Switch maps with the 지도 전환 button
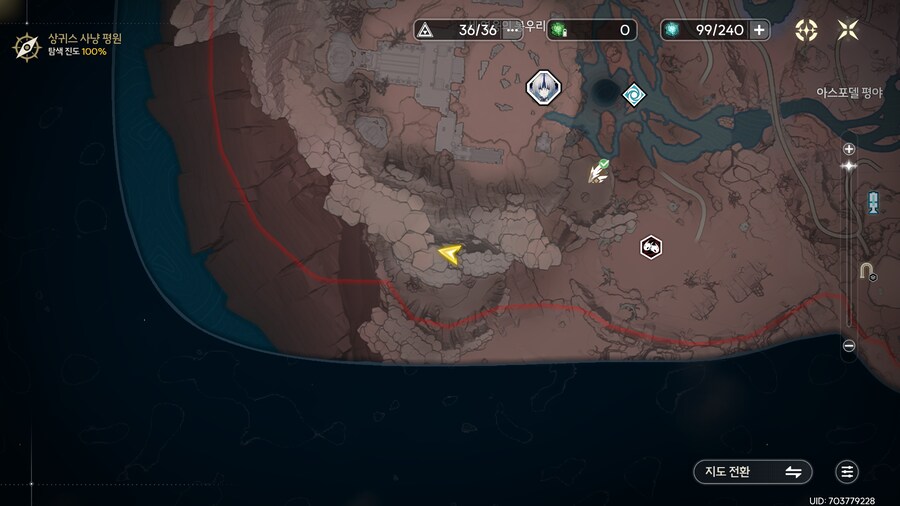This screenshot has width=900, height=506. tap(752, 472)
